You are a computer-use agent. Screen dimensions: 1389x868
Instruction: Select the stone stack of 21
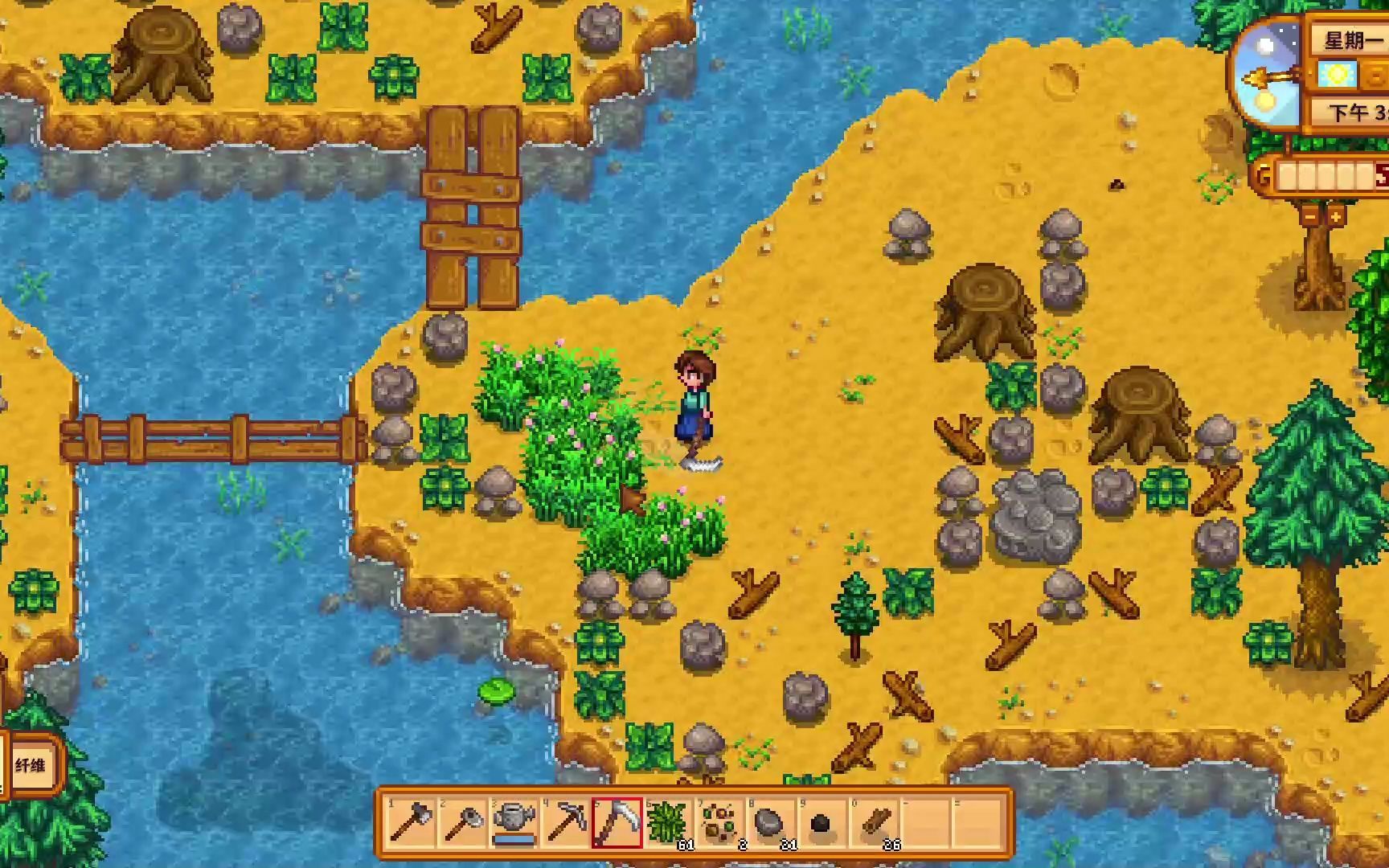(771, 823)
